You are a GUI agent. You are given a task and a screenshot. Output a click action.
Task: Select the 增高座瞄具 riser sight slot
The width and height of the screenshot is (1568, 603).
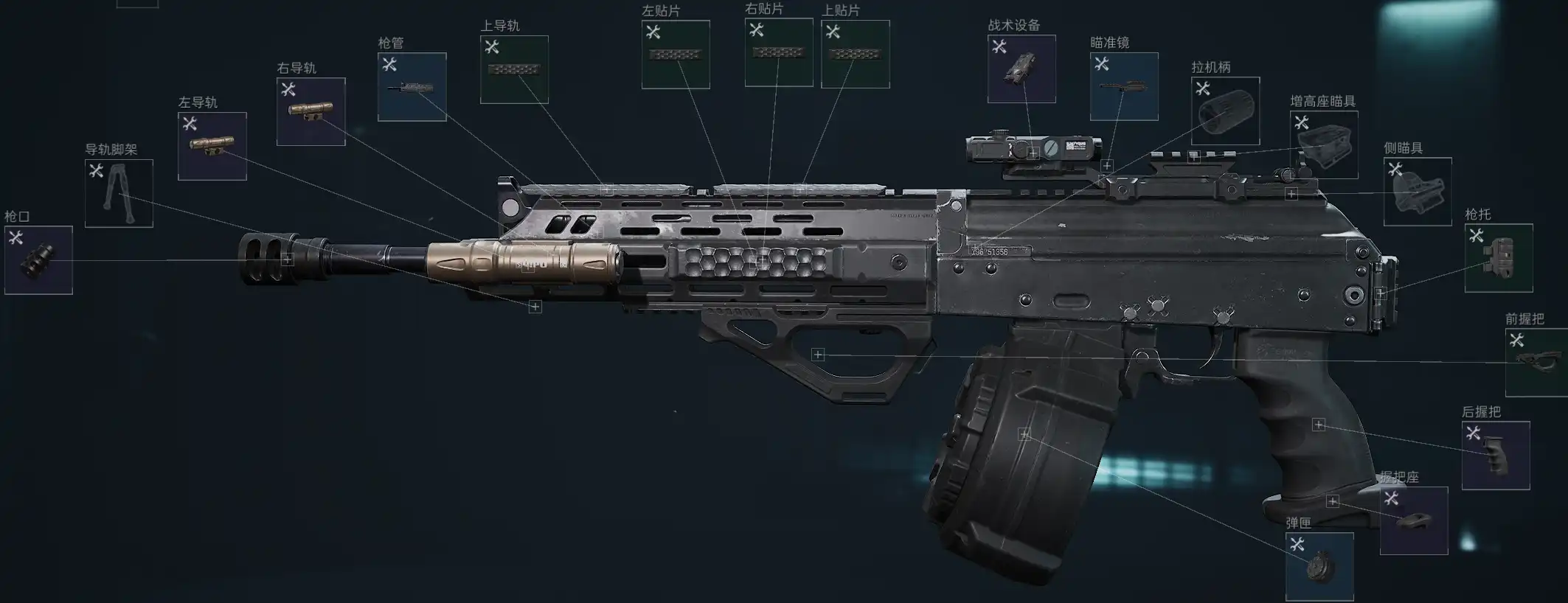click(x=1324, y=144)
